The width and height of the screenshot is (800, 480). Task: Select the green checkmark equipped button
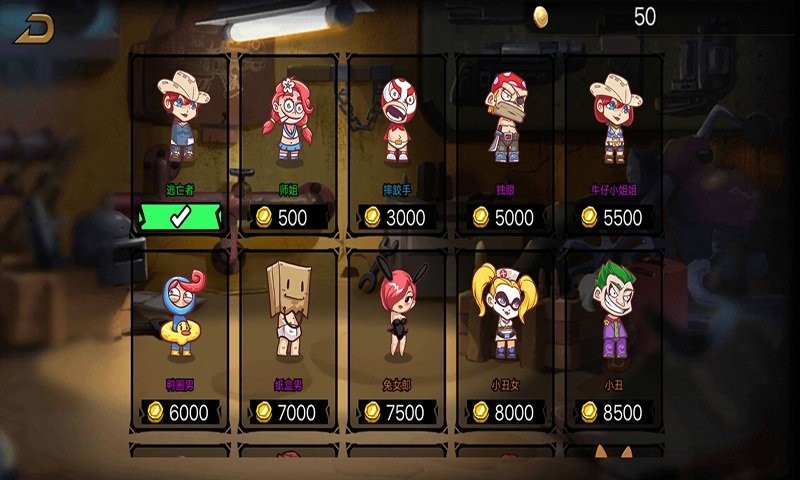180,217
